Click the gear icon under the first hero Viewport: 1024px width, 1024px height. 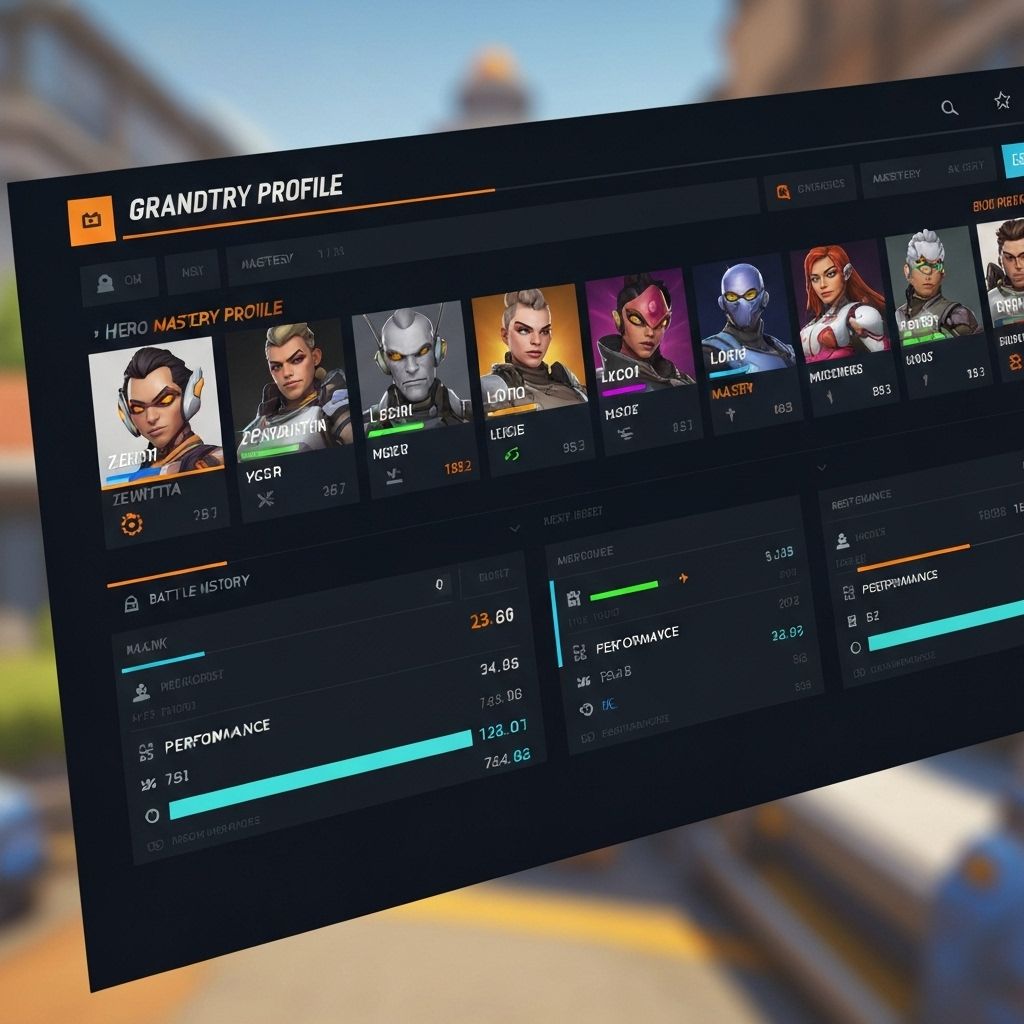pos(130,523)
